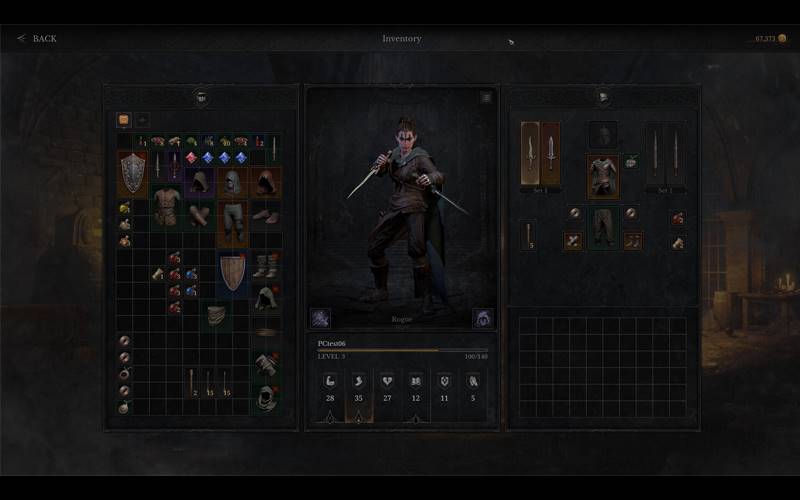
Task: Select the red gem in inventory
Action: click(x=191, y=158)
